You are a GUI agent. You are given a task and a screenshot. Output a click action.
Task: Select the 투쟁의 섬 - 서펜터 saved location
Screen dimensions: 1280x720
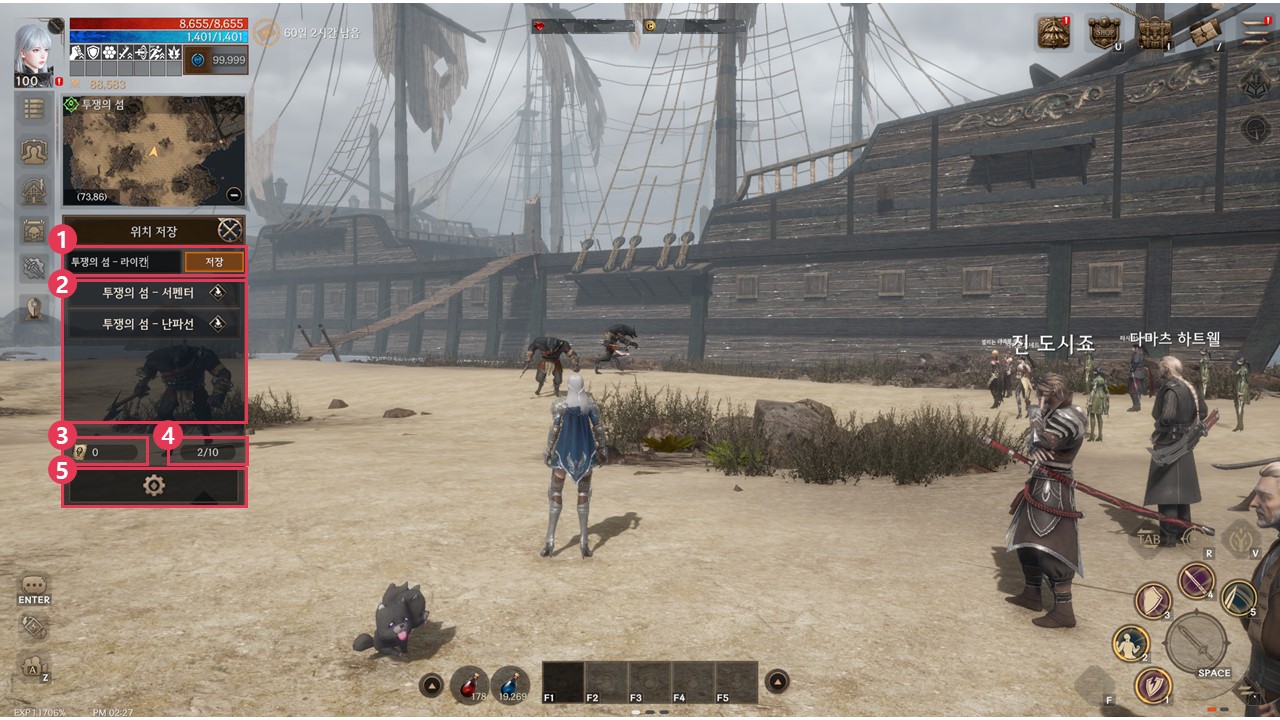(x=155, y=293)
